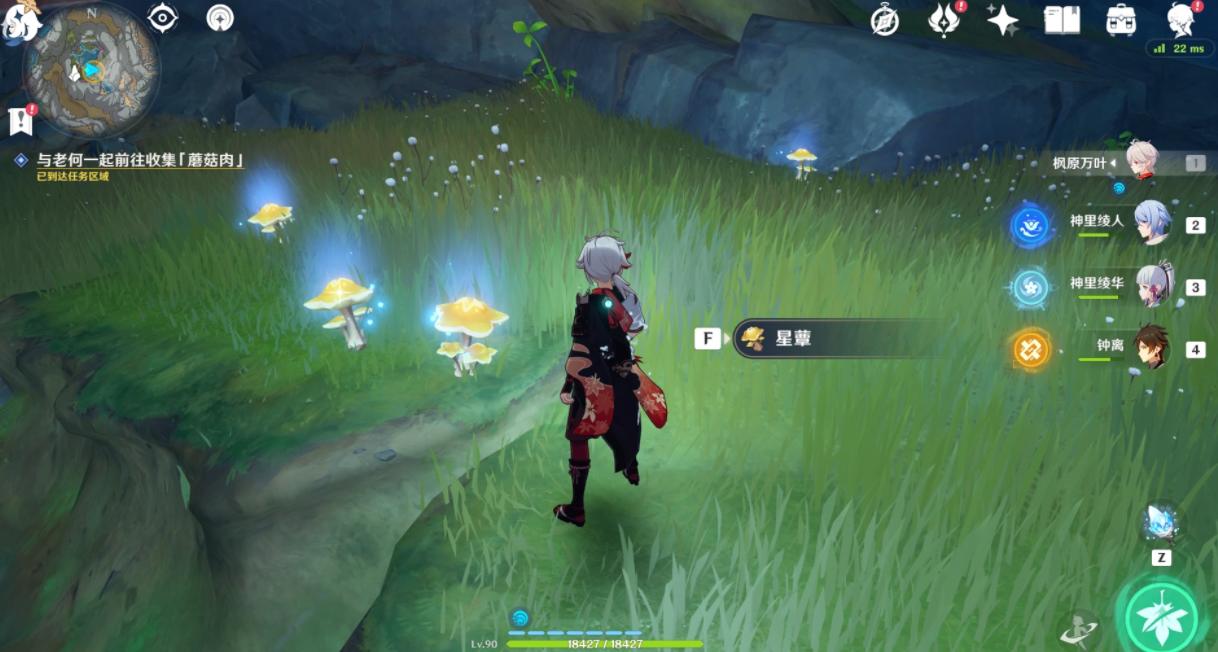Open the backpack inventory
This screenshot has height=652, width=1218.
coord(1120,19)
